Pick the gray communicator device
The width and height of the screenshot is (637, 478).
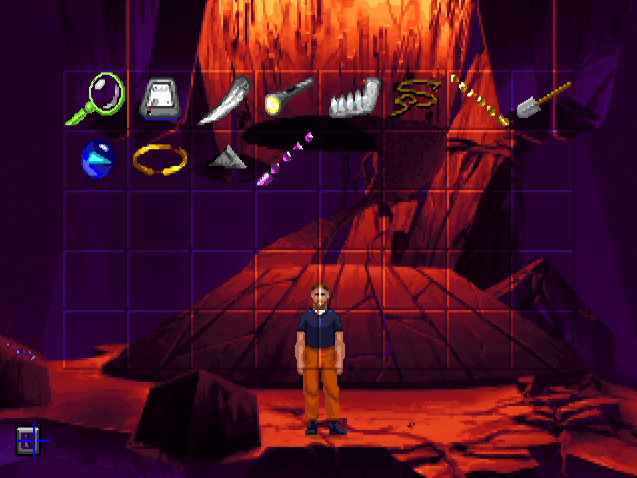tap(160, 99)
